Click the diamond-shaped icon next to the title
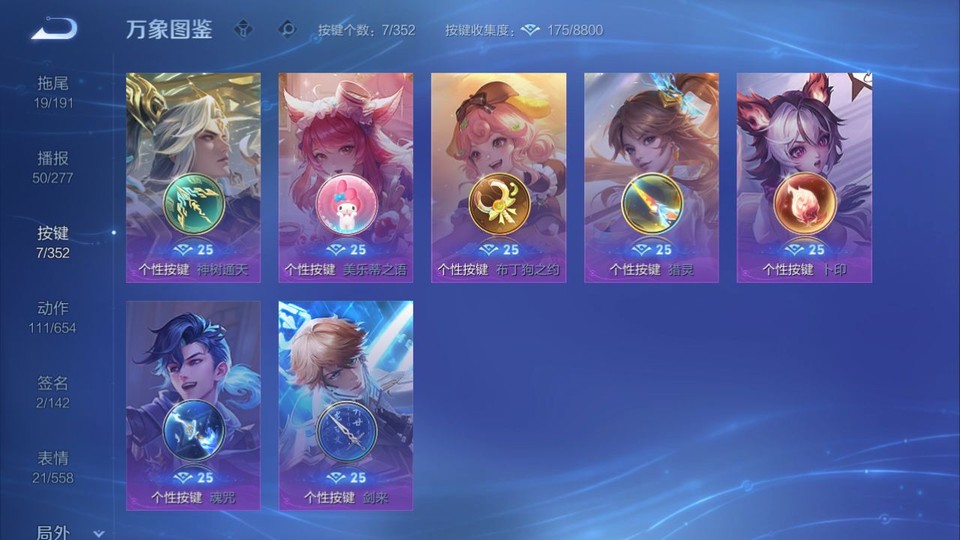Screen dimensions: 960x540 (243, 29)
